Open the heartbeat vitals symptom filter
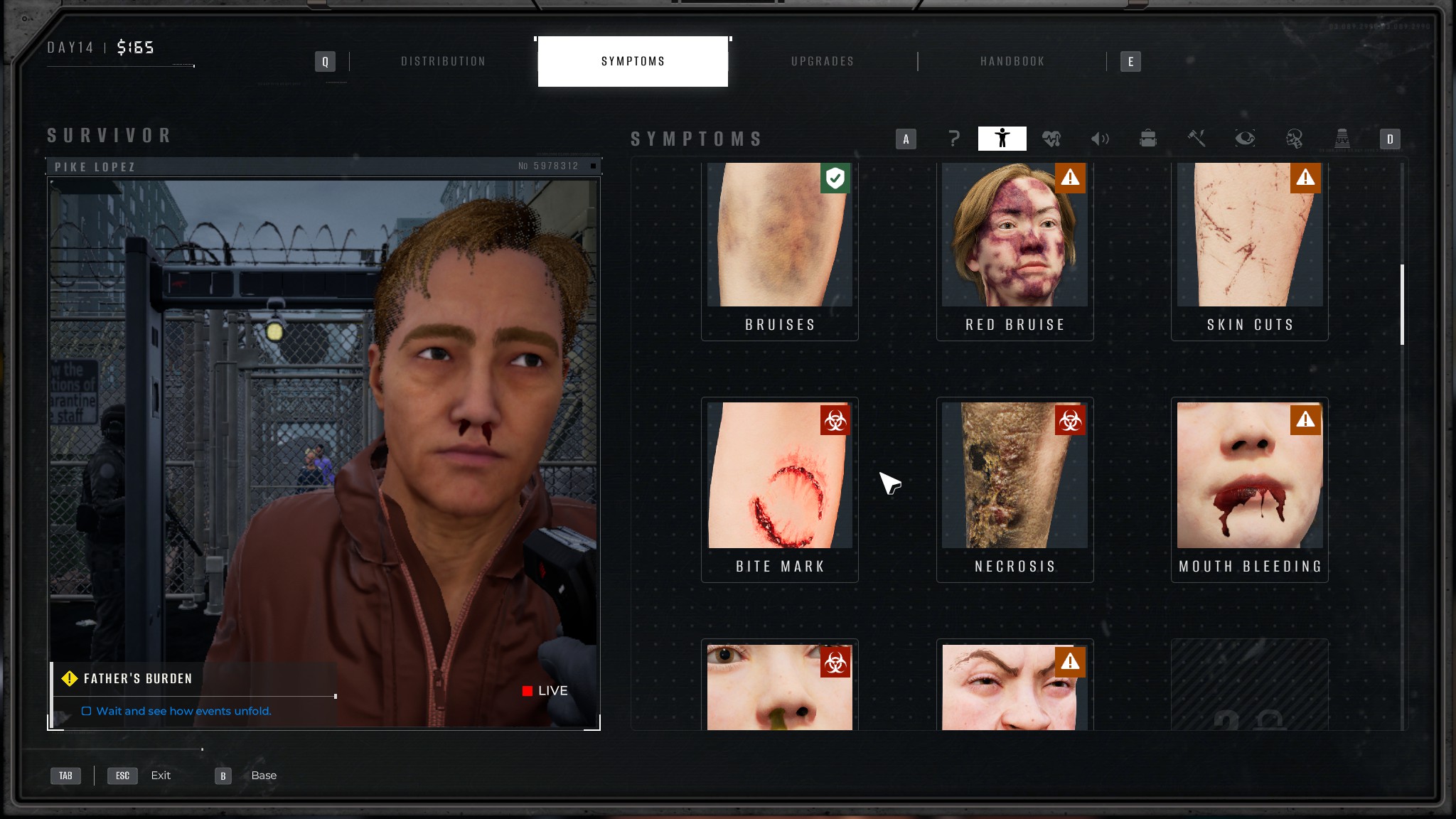This screenshot has height=819, width=1456. click(x=1051, y=139)
